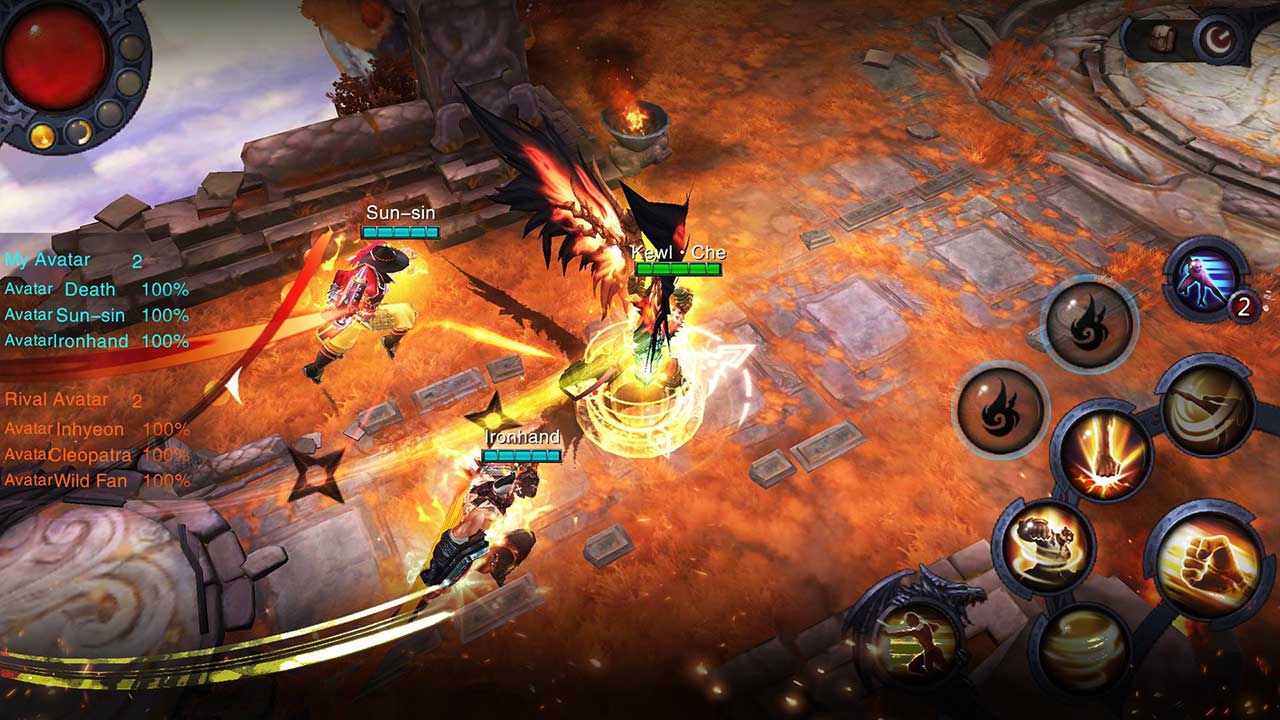Toggle the crescent slot beside the potion
This screenshot has width=1280, height=720.
click(x=79, y=133)
